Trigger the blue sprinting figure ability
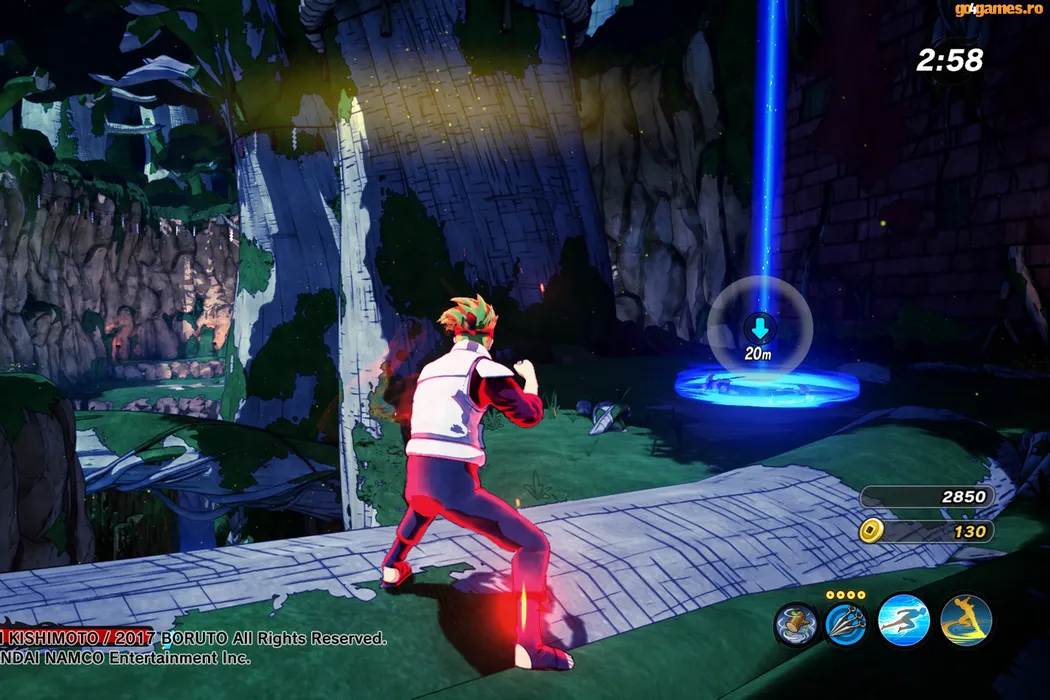This screenshot has height=700, width=1050. (x=904, y=620)
